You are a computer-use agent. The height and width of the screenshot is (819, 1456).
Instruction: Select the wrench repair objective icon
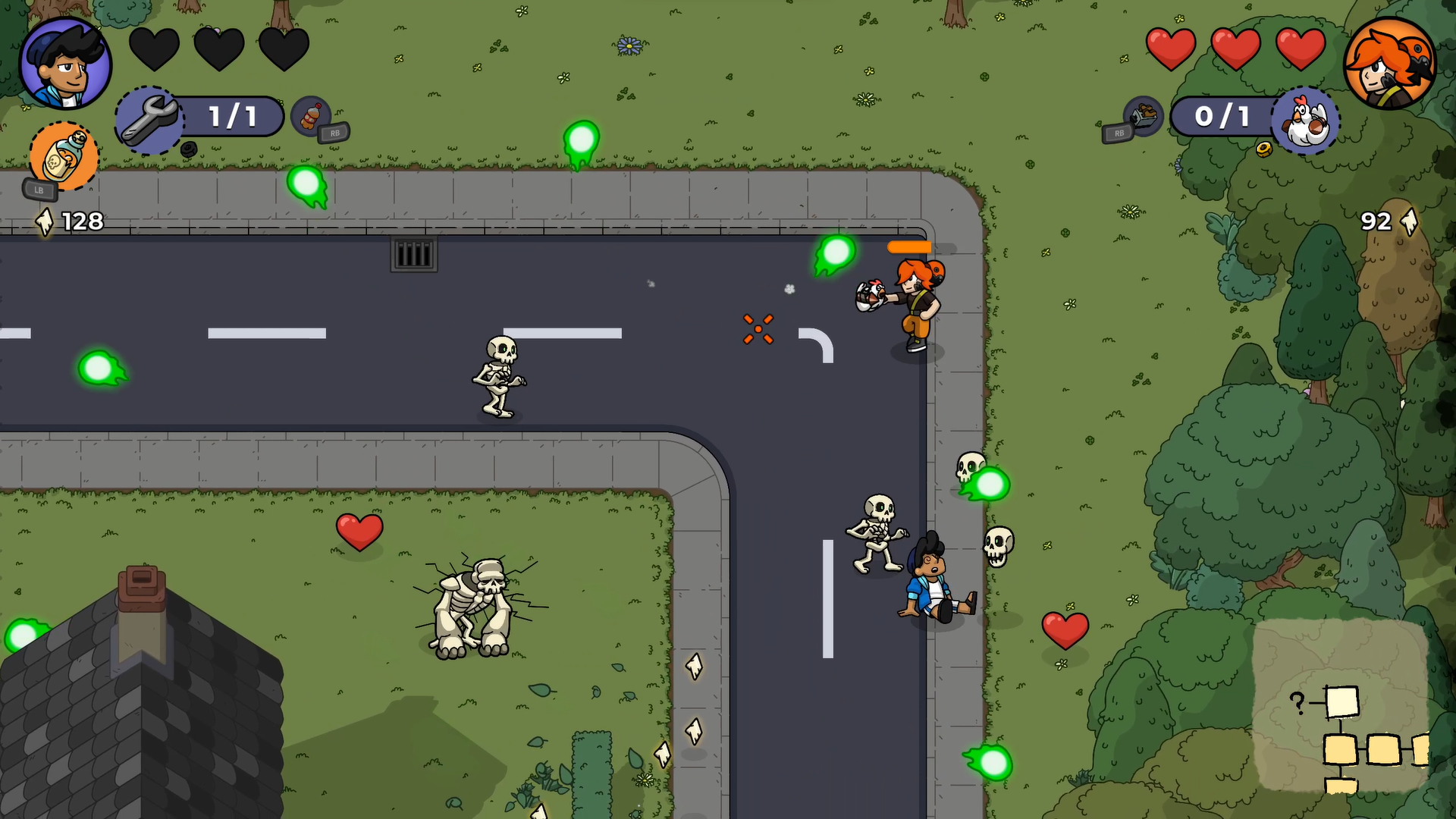point(149,118)
